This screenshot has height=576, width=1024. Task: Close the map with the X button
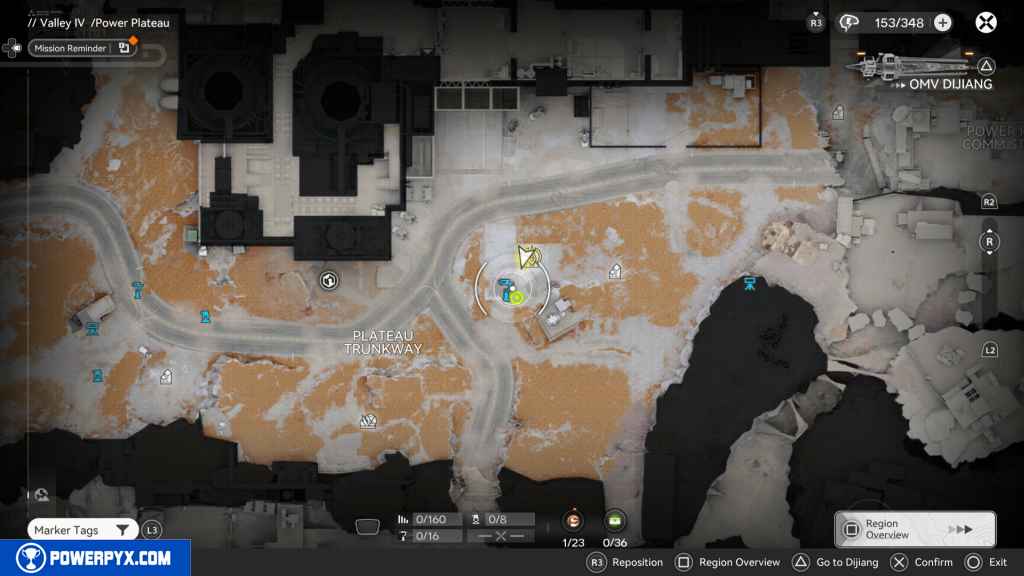tap(986, 23)
